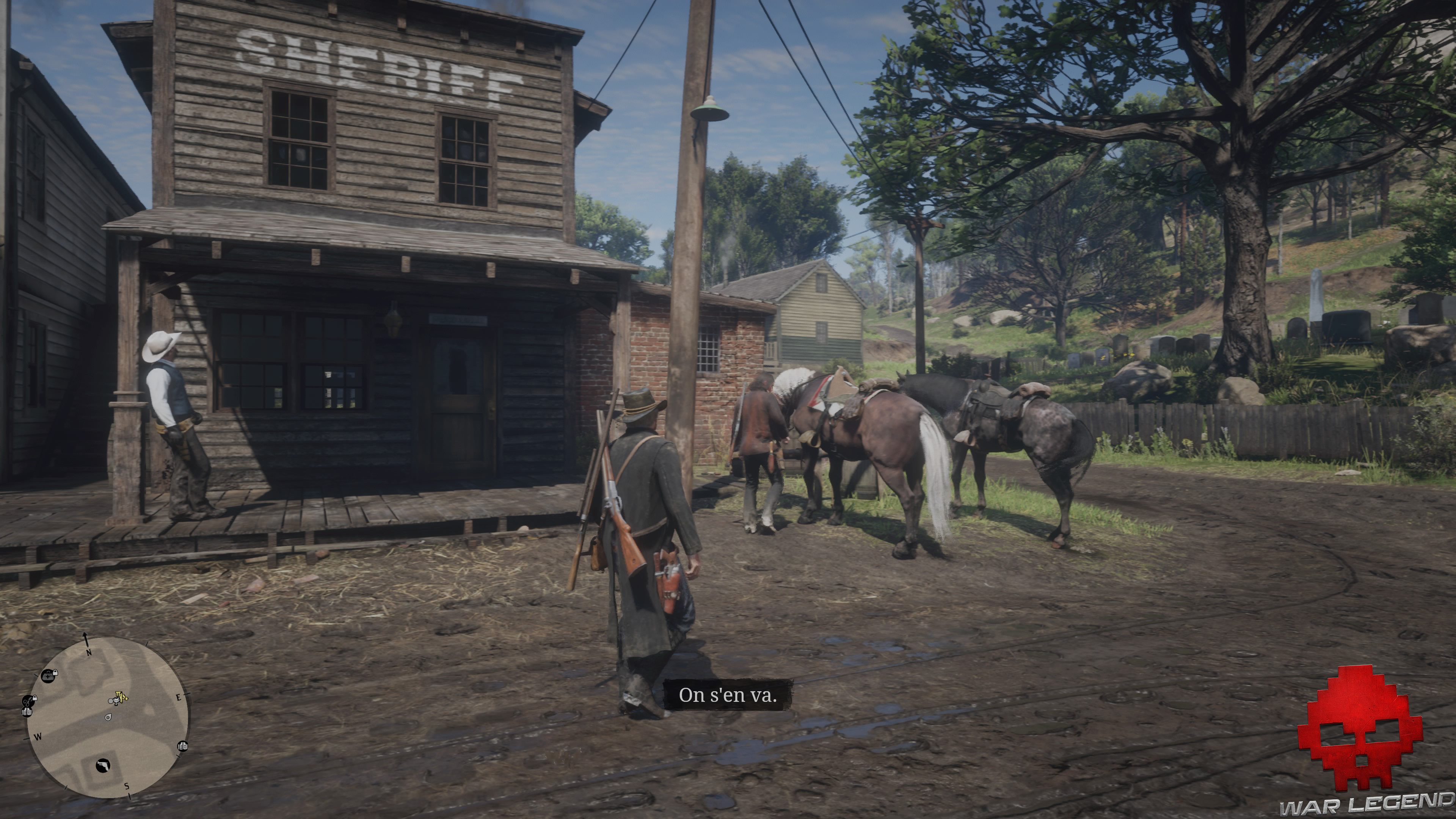1456x819 pixels.
Task: Click the horse saddle icon beside the player arrow
Action: pos(116,701)
